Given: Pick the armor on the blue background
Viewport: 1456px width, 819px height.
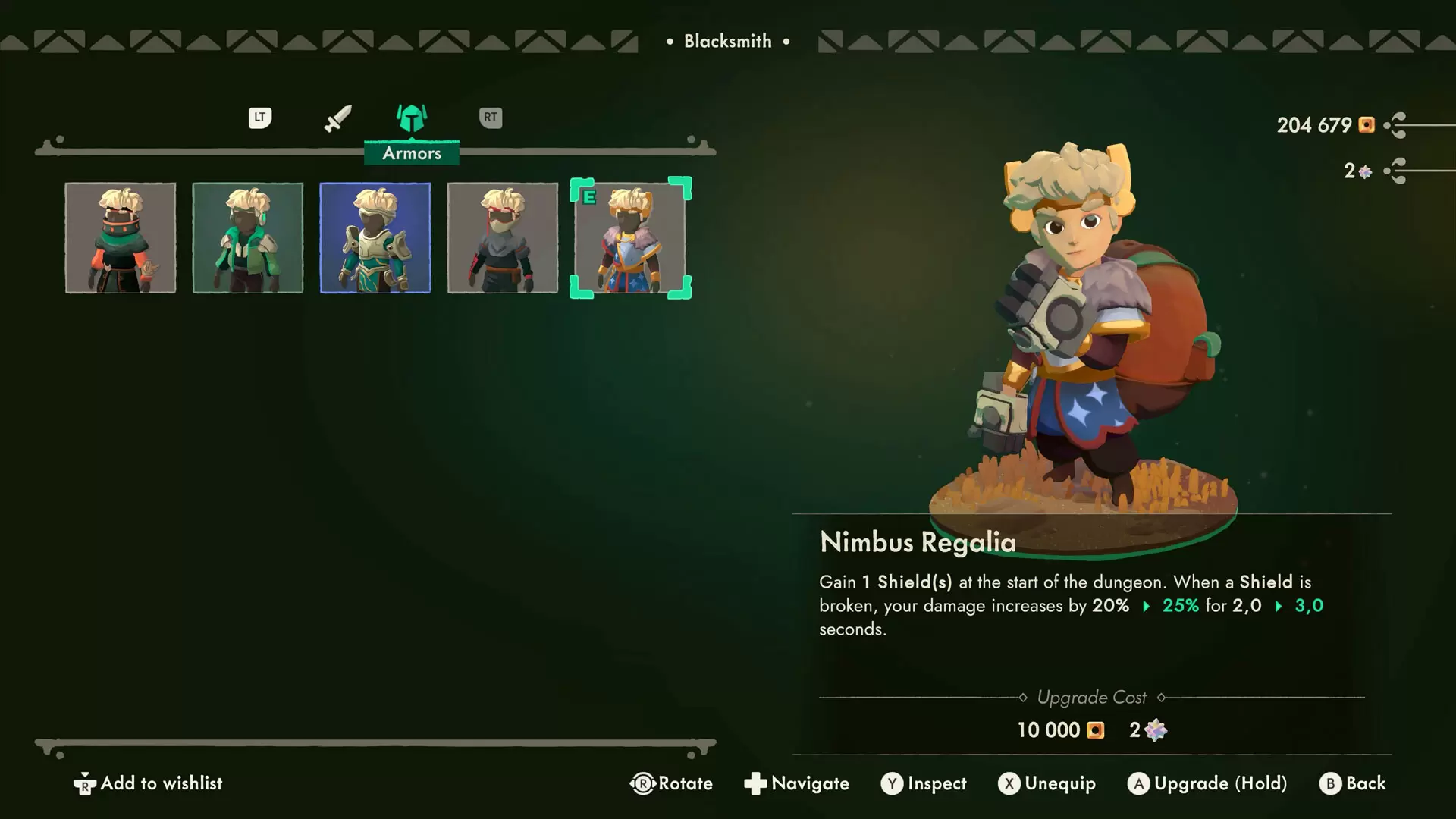Looking at the screenshot, I should [375, 237].
